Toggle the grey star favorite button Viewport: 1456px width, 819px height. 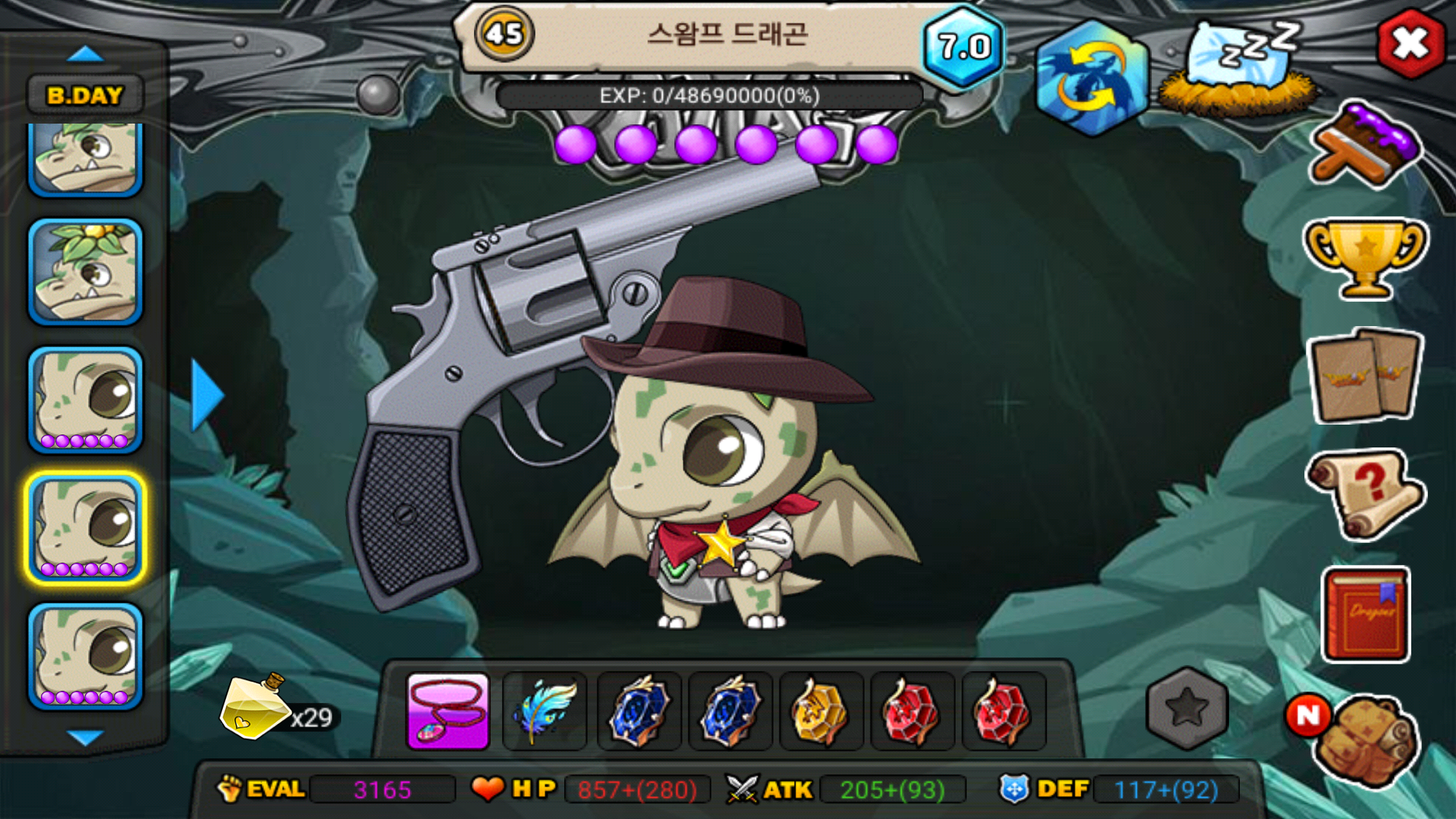(1187, 708)
